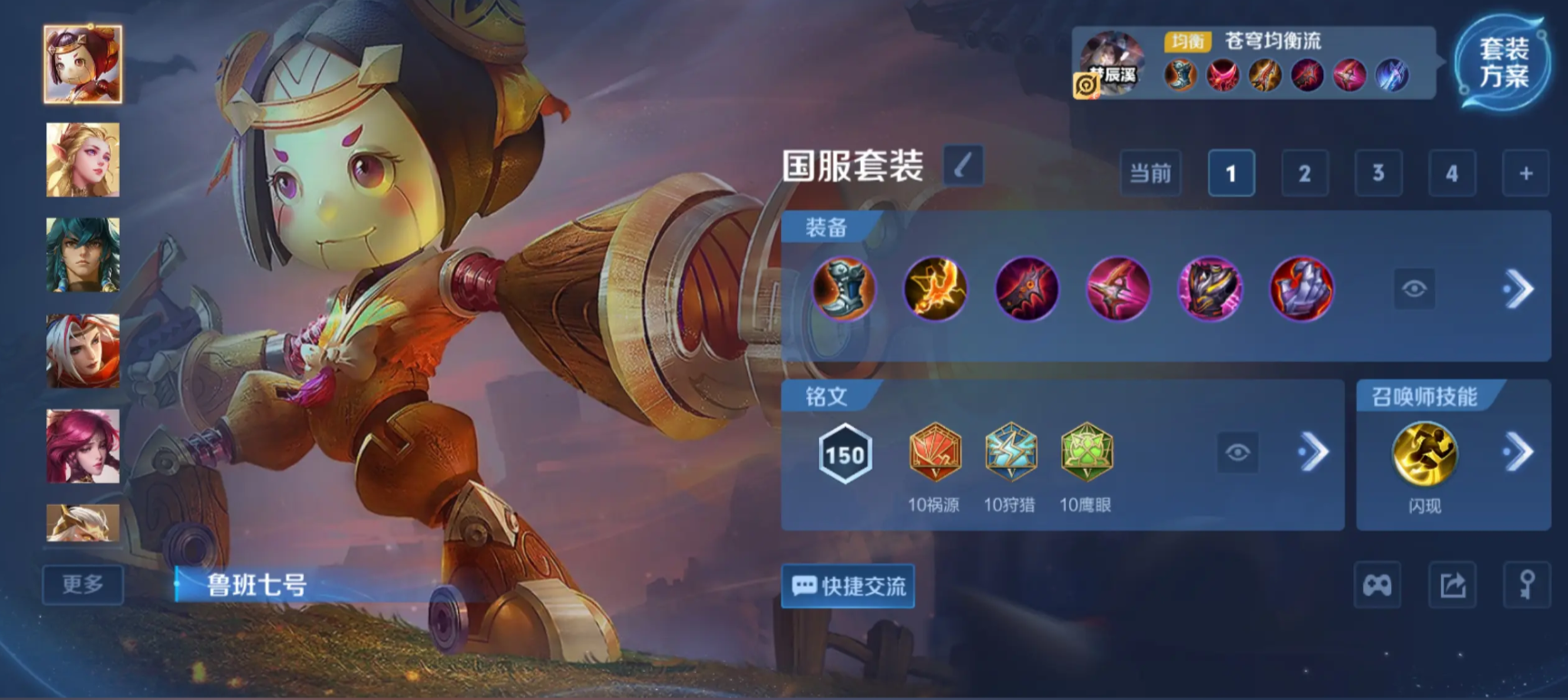Switch to the 当前 build tab

pyautogui.click(x=1150, y=173)
